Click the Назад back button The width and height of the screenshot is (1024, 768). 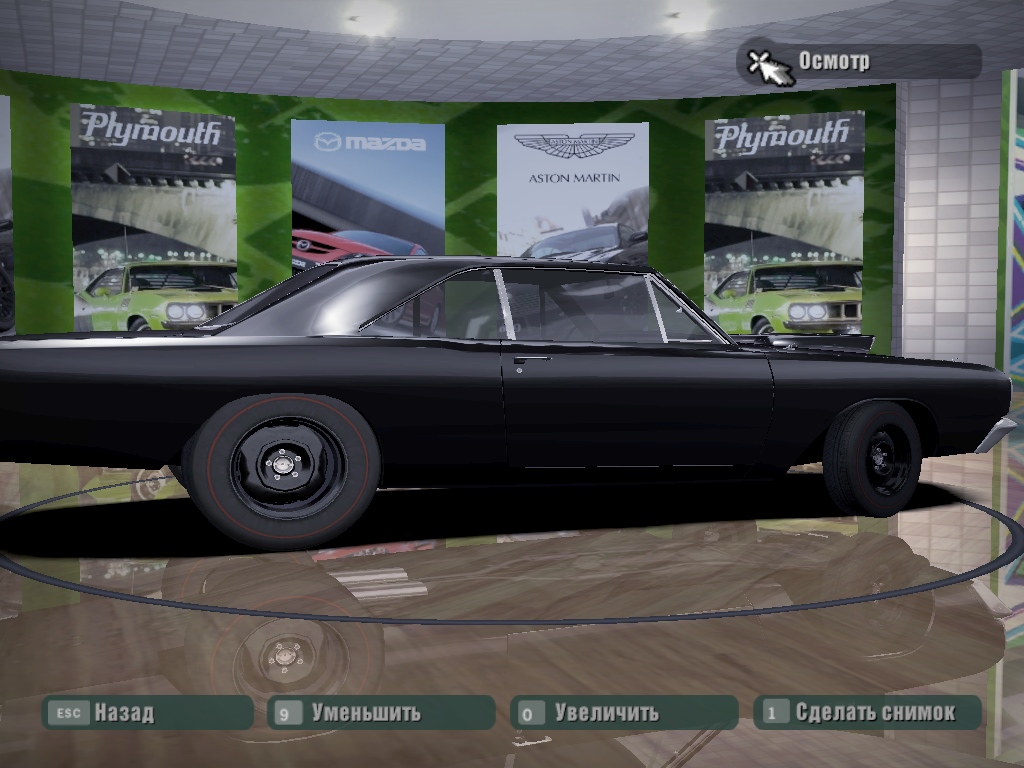(x=145, y=713)
